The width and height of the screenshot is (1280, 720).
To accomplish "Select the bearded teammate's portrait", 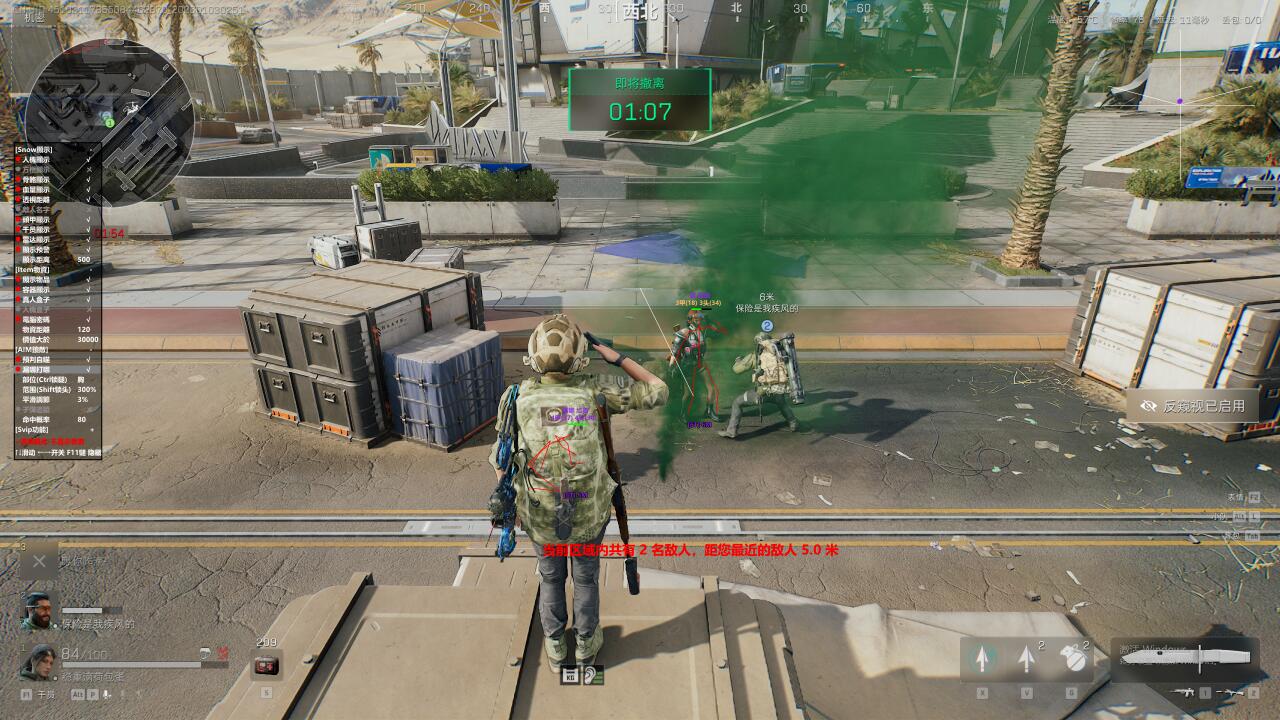I will click(38, 611).
